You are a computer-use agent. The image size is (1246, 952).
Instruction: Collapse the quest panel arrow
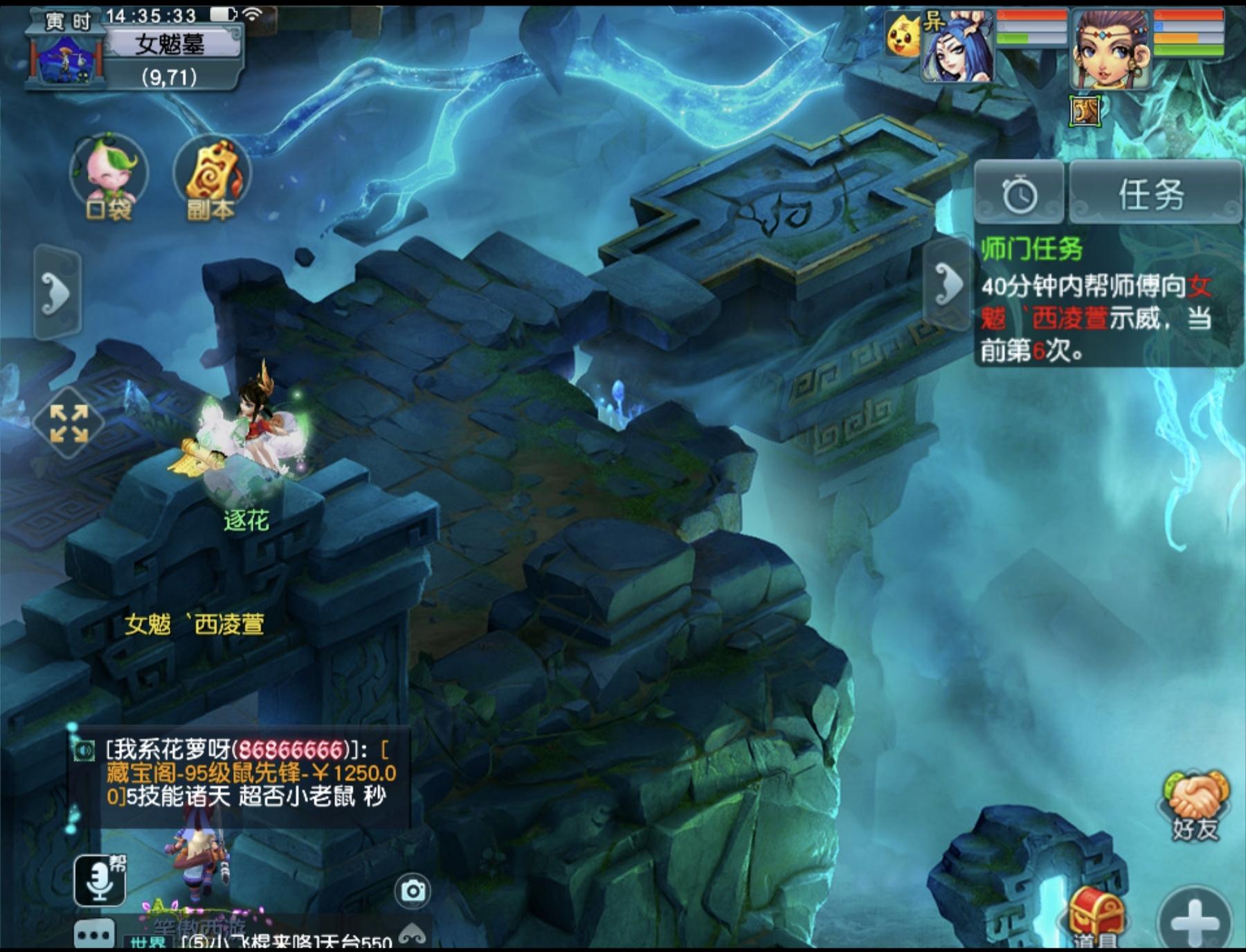coord(948,283)
